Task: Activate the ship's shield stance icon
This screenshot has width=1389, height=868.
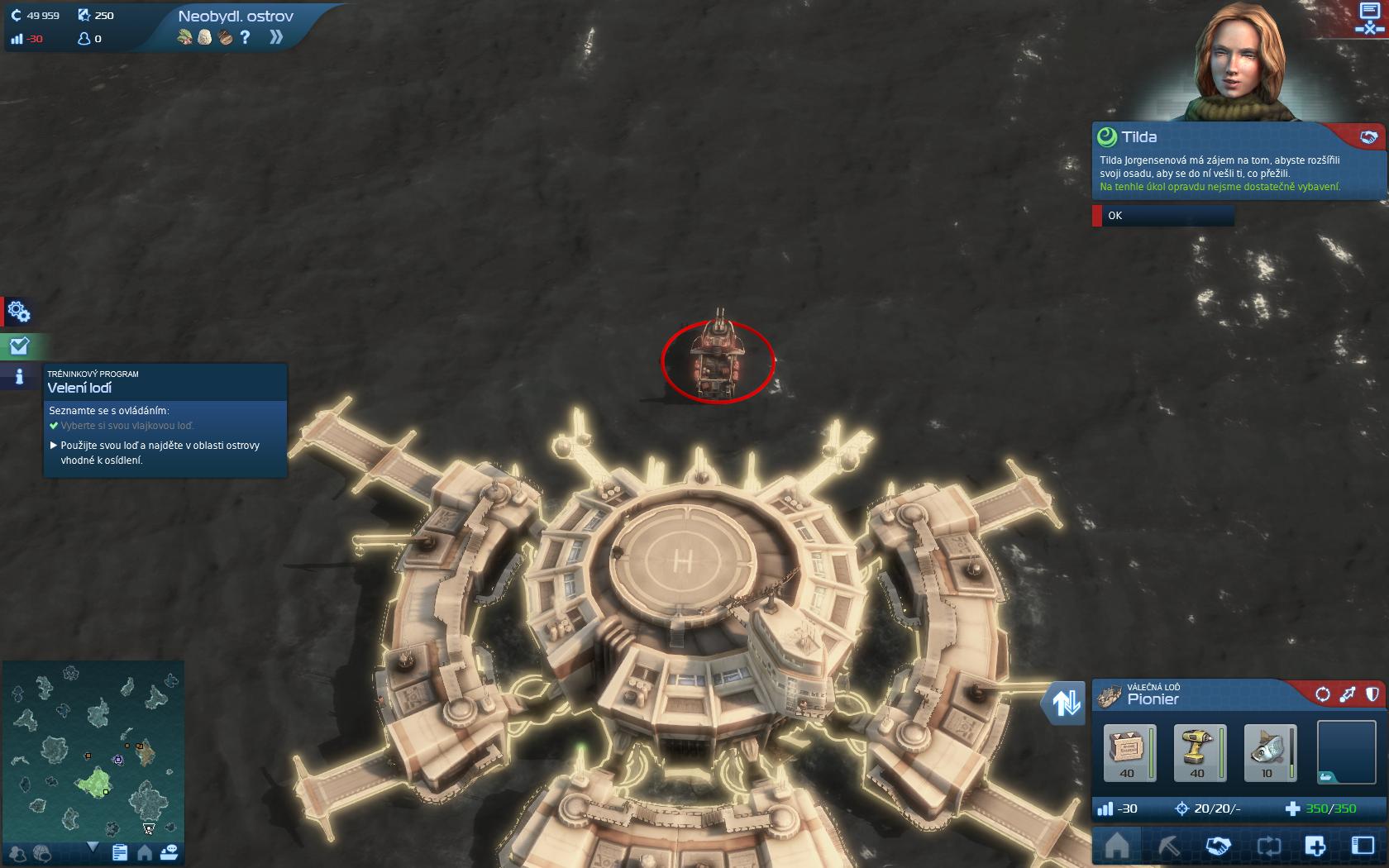Action: pos(1372,694)
